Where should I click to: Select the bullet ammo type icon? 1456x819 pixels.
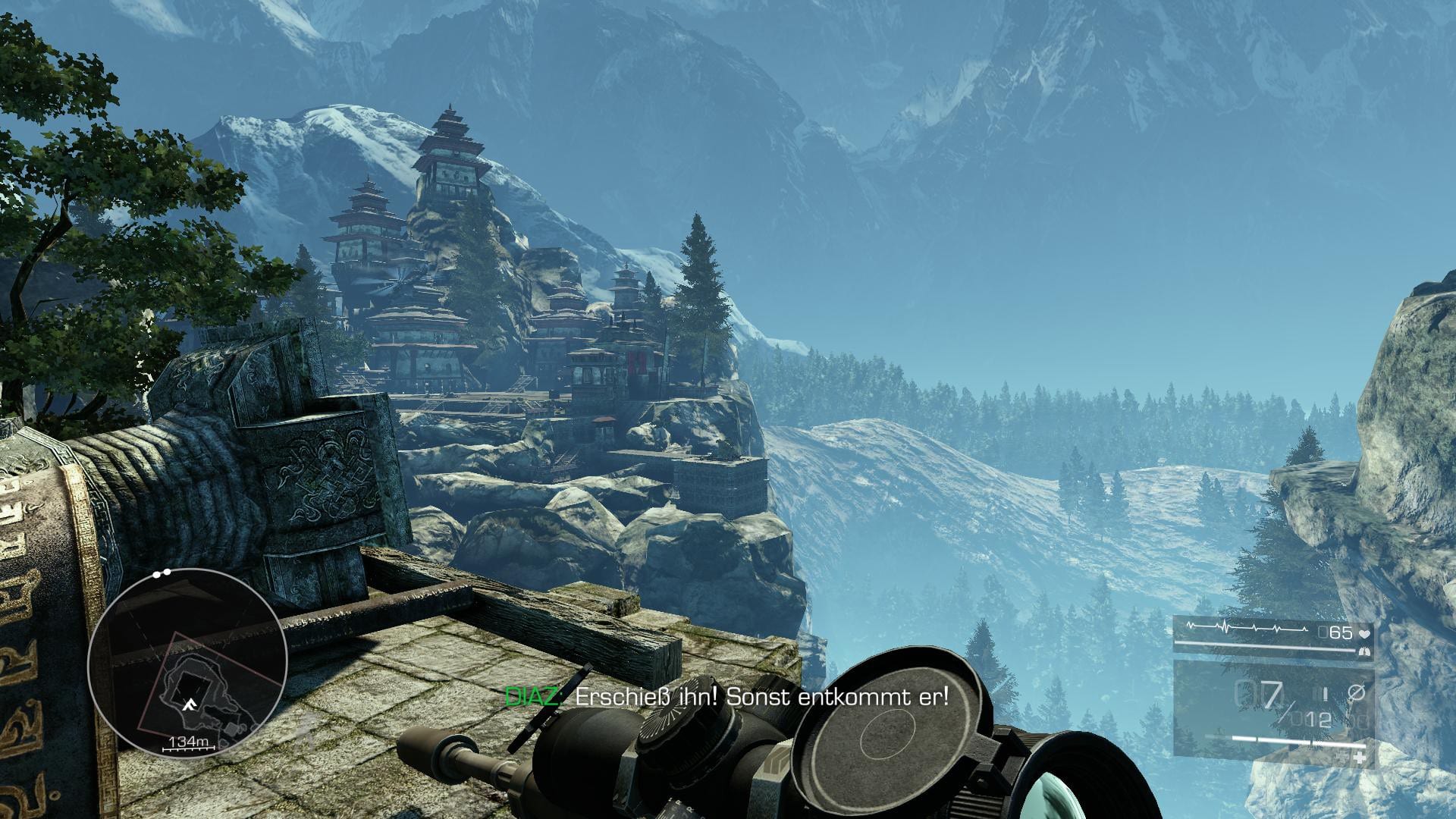1326,693
